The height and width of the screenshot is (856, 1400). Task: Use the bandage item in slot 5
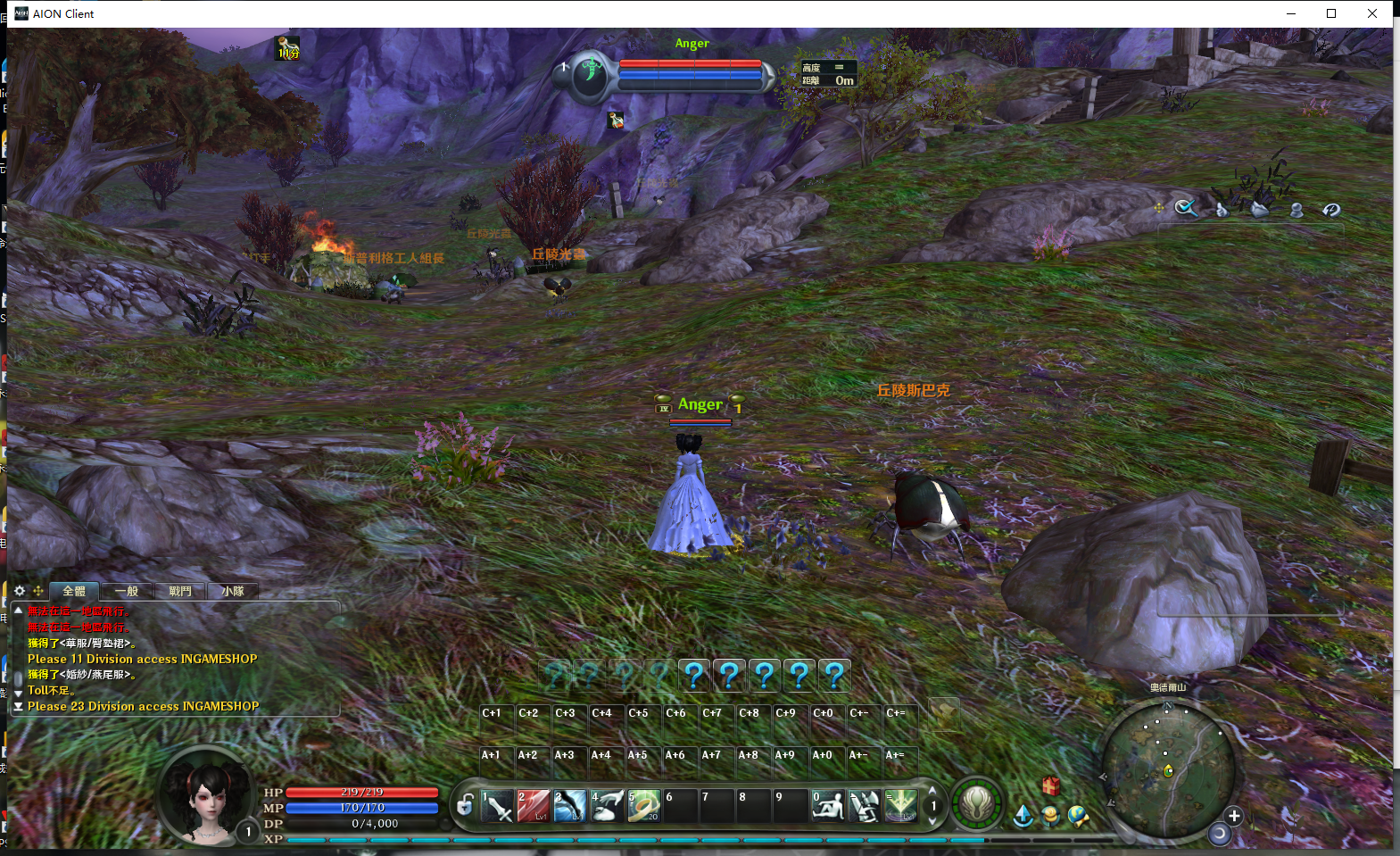pos(643,806)
